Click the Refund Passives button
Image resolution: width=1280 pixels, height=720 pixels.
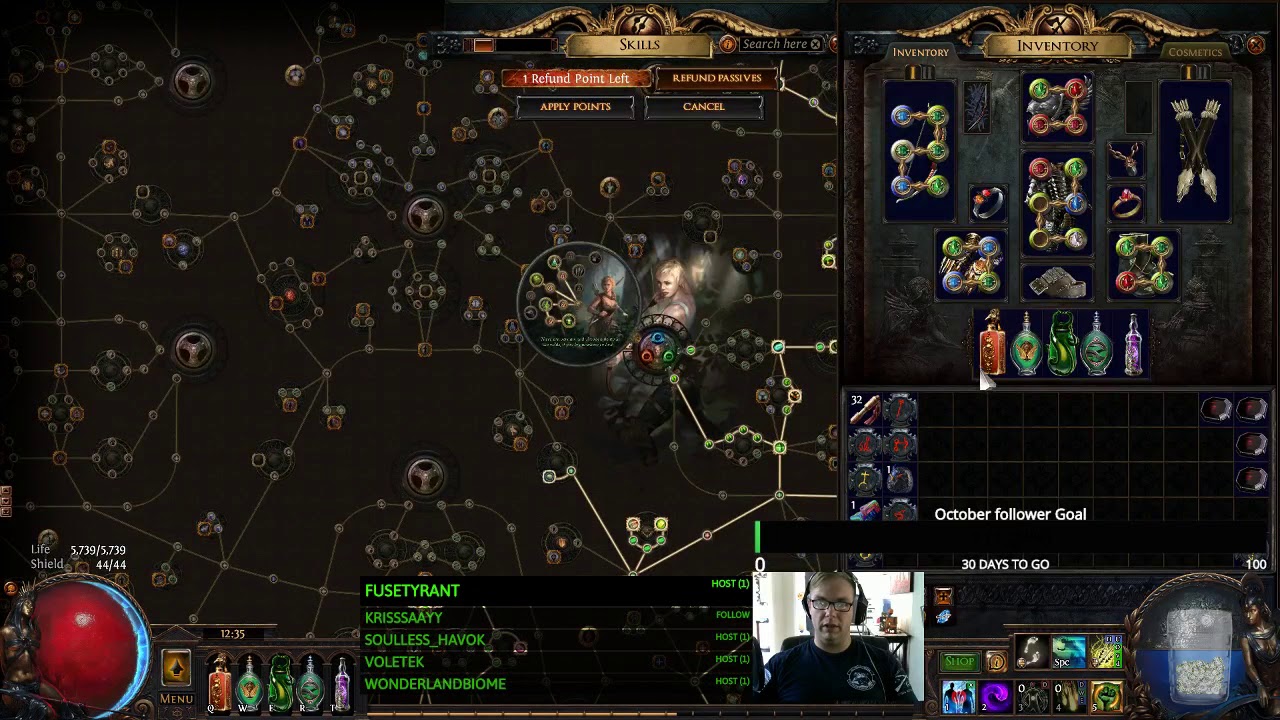tap(716, 78)
